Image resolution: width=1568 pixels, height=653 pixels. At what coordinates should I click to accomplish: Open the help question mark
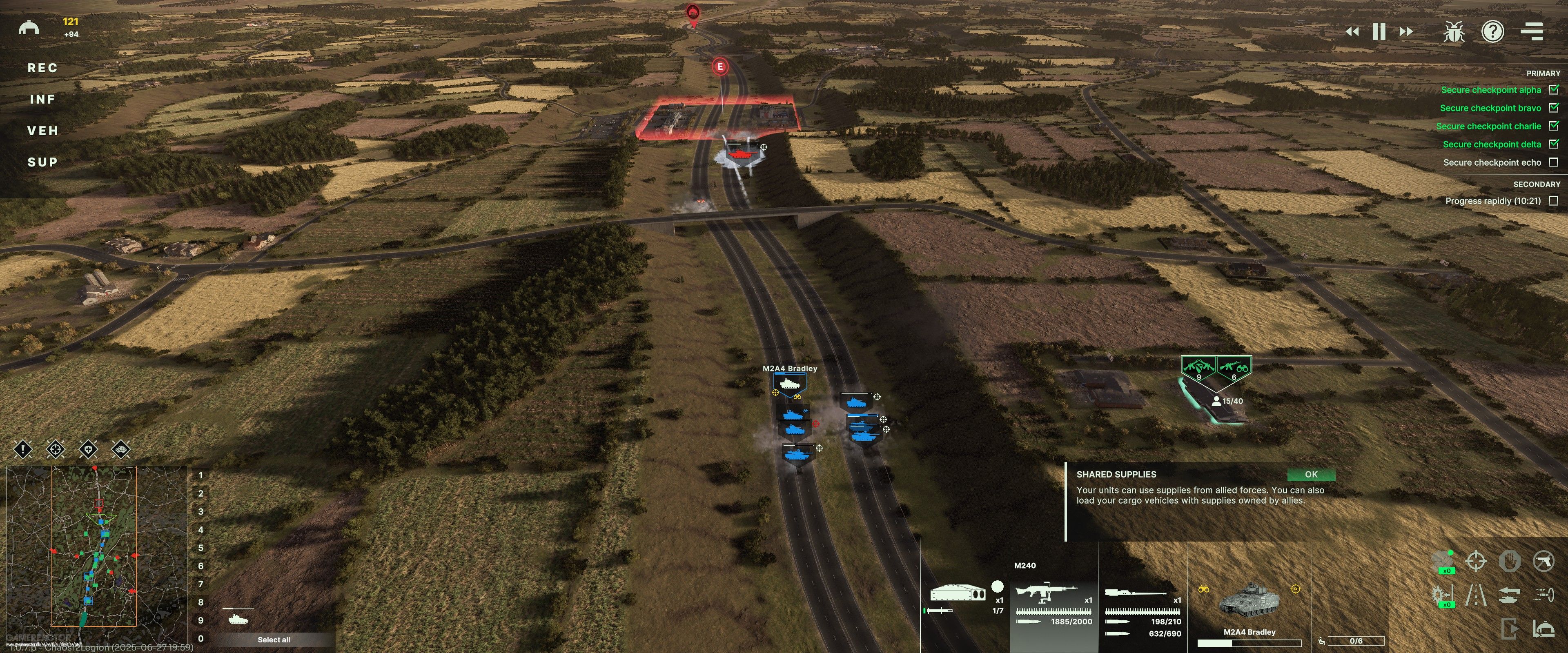point(1492,32)
